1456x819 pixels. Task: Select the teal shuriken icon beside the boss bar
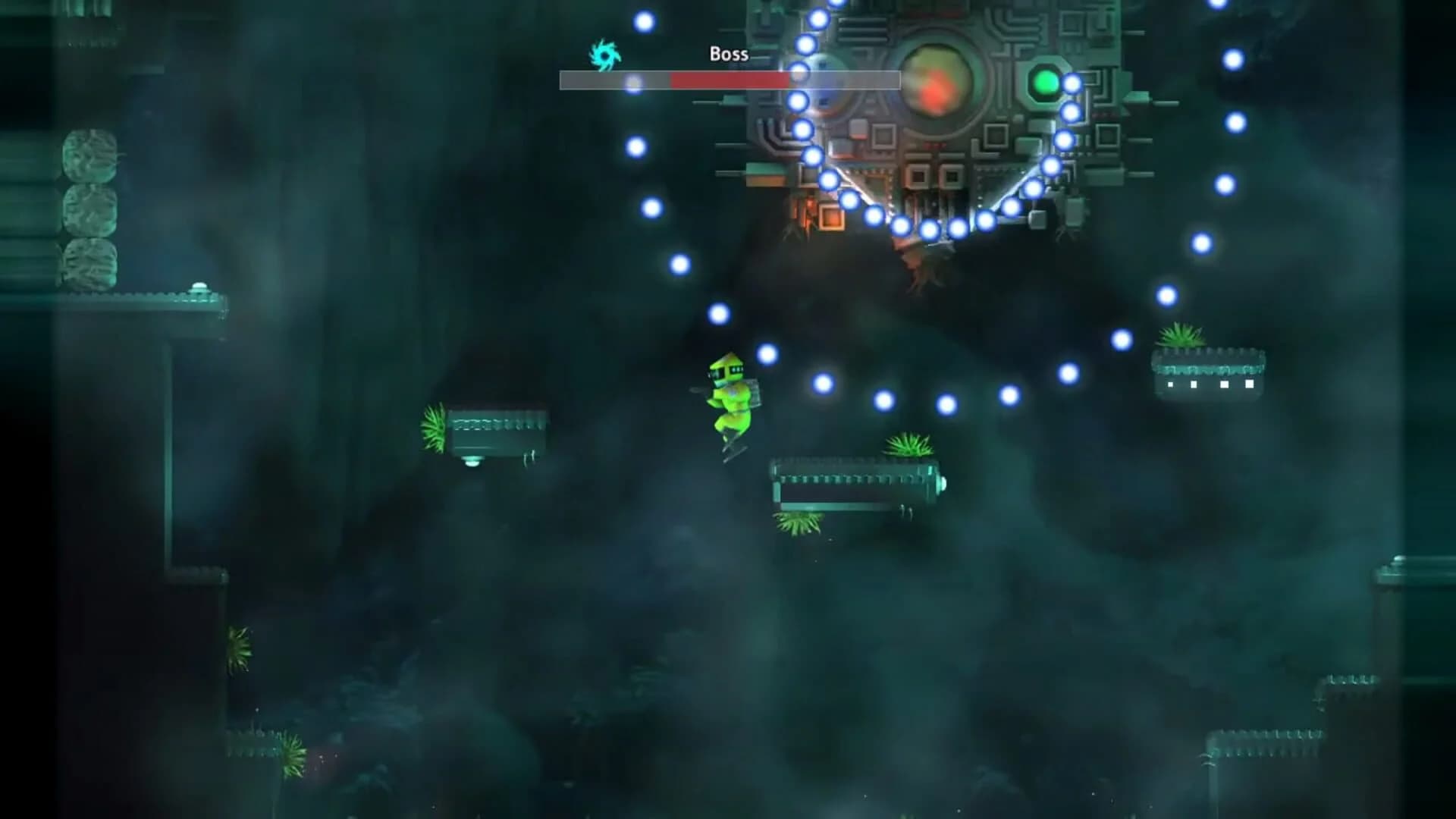(x=603, y=53)
